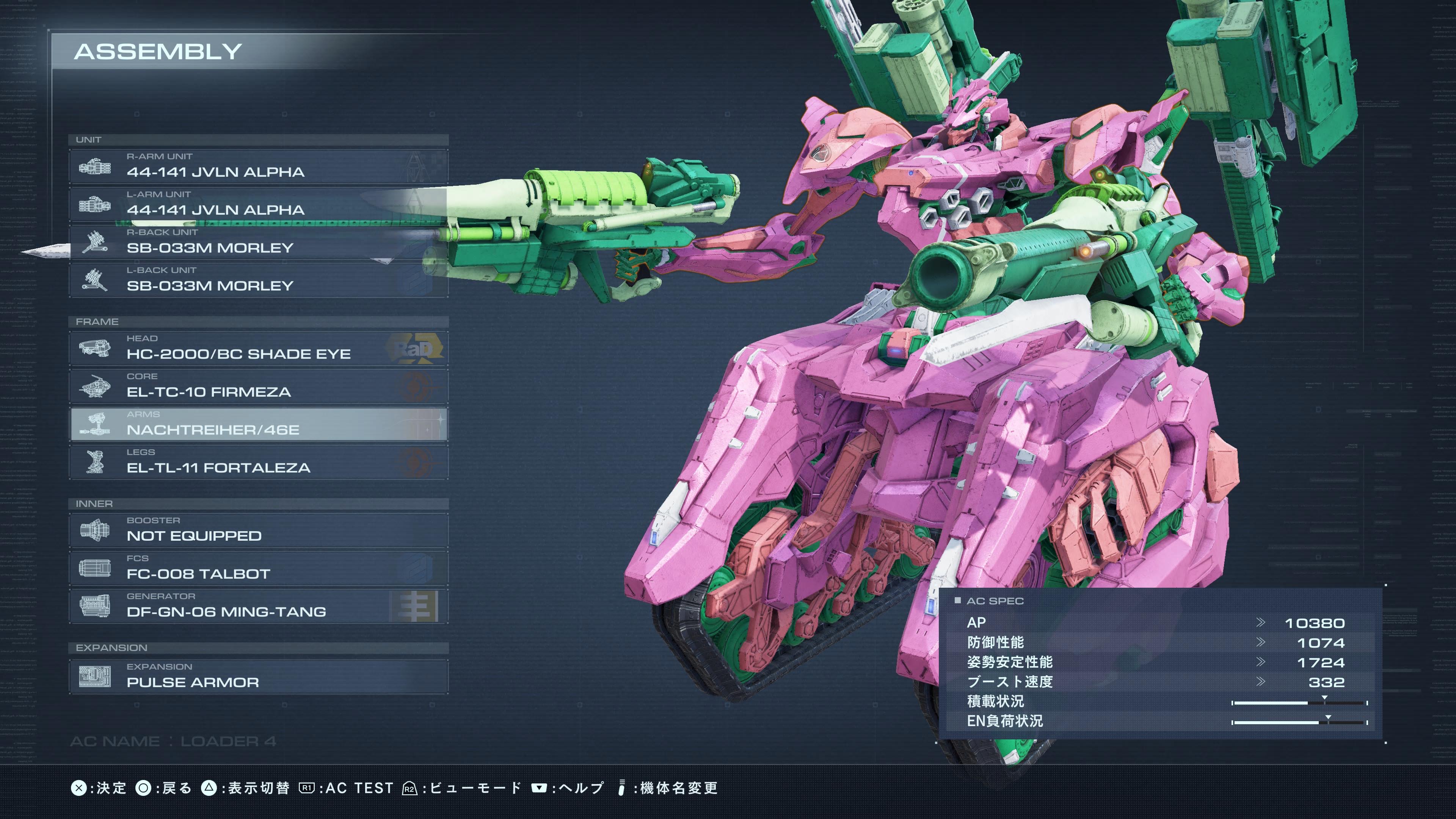
Task: Select L-BACK UNIT SB-033M MORLEY entry
Action: click(x=258, y=279)
